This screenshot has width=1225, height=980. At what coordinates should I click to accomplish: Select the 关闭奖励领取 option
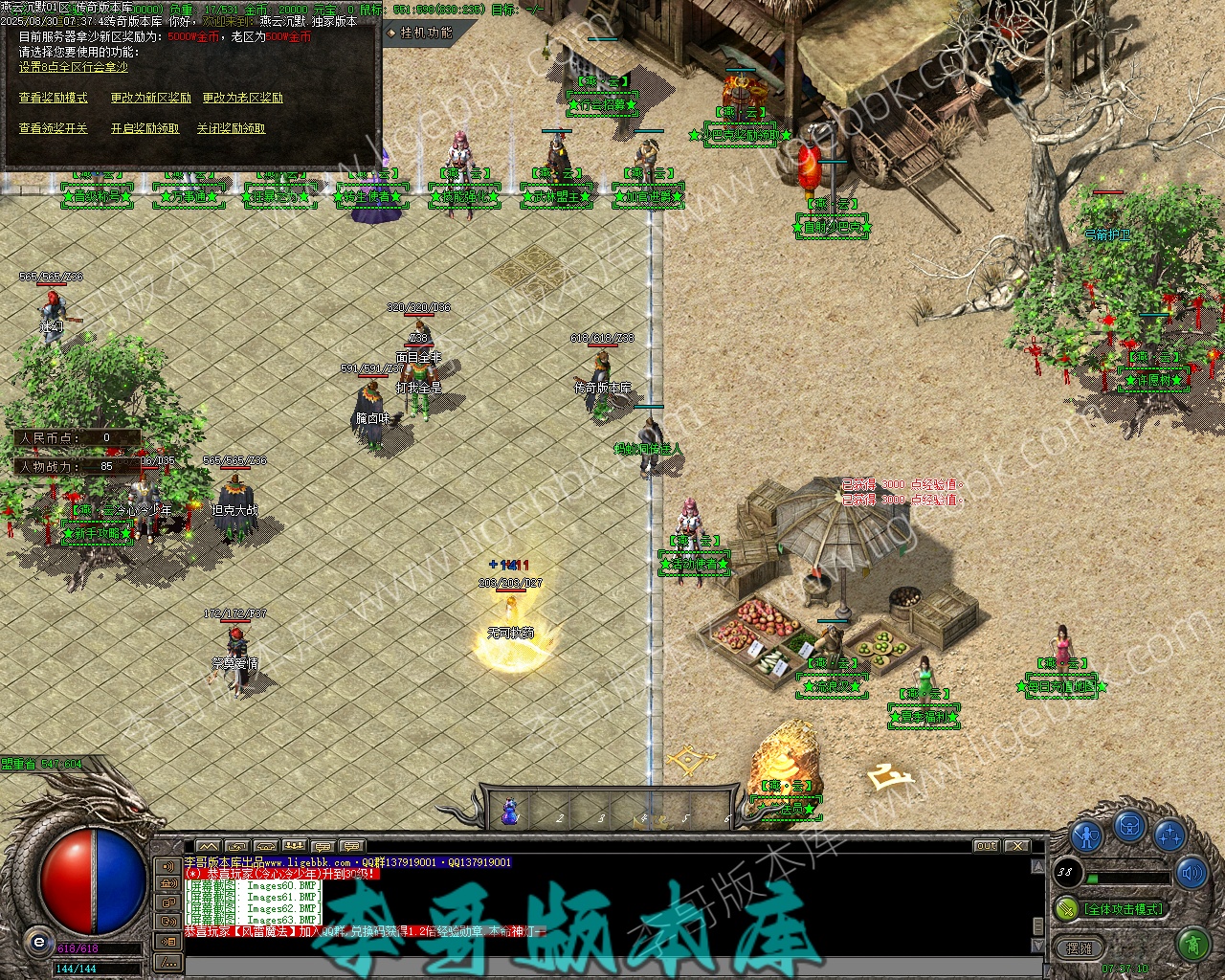tap(231, 128)
